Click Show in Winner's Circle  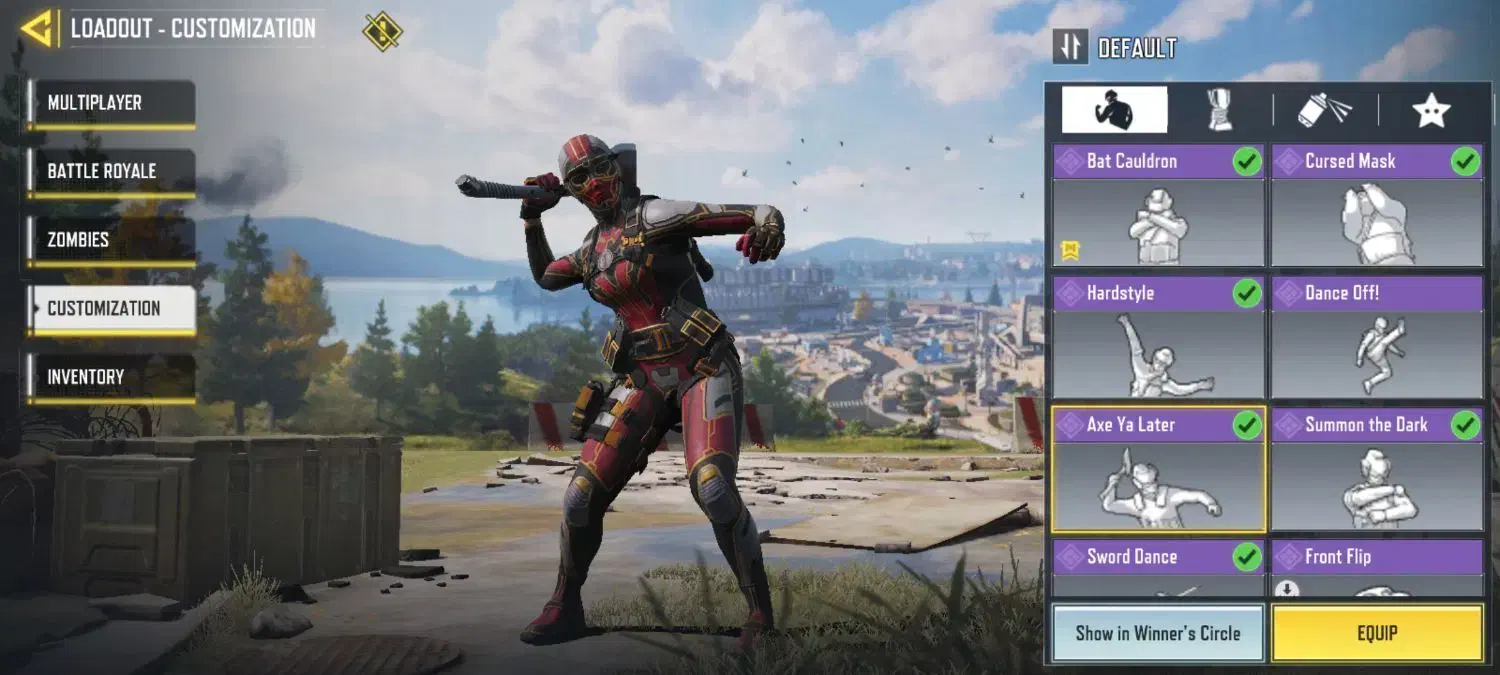pyautogui.click(x=1158, y=633)
